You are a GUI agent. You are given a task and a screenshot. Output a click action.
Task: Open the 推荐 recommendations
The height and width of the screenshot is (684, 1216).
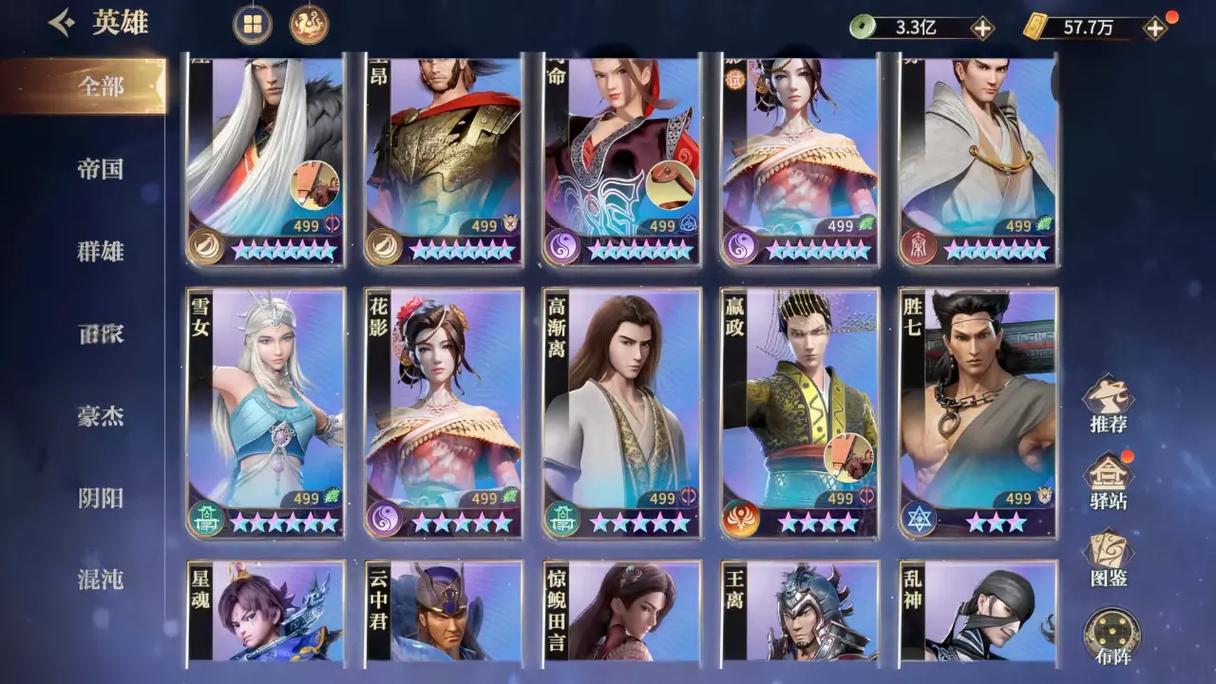pyautogui.click(x=1108, y=404)
